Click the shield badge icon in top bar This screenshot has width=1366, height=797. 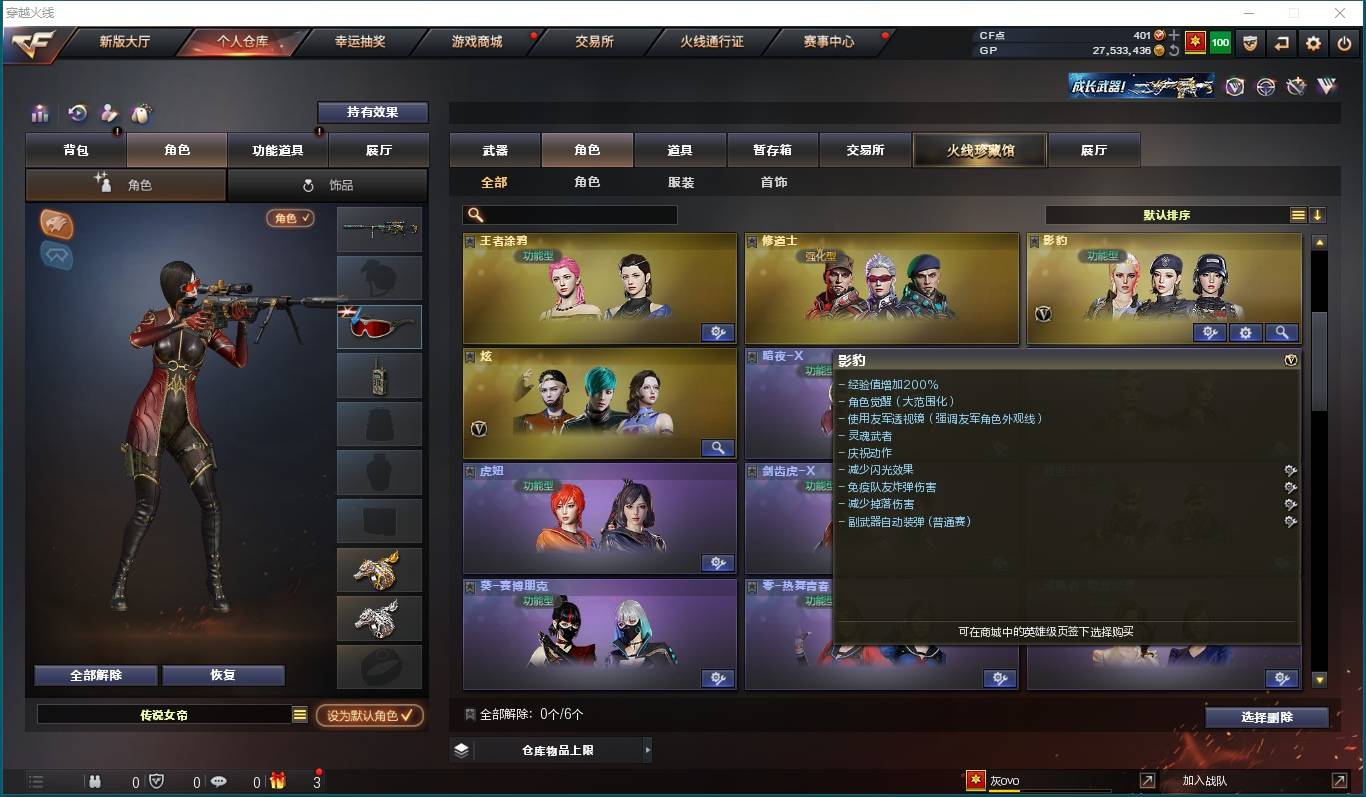pyautogui.click(x=1249, y=43)
